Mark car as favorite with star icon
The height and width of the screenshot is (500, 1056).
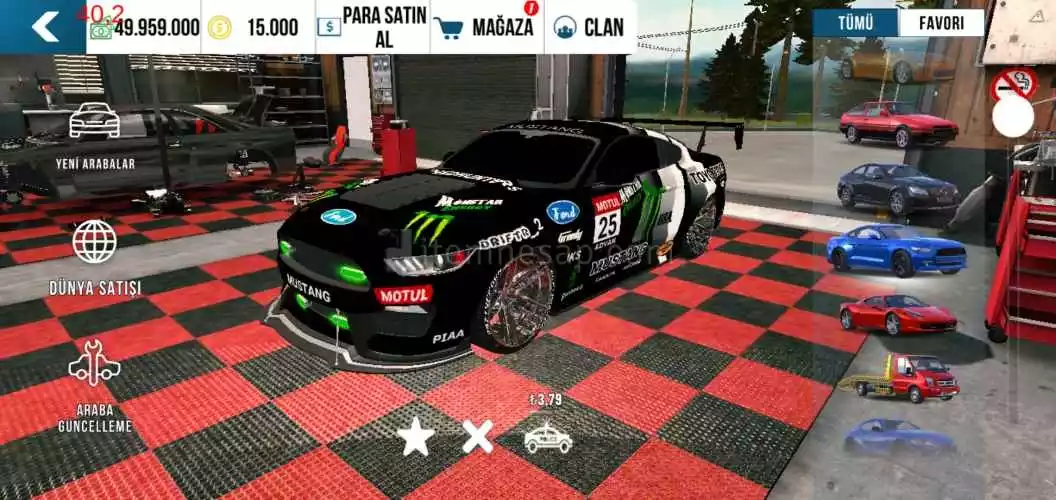(x=415, y=436)
